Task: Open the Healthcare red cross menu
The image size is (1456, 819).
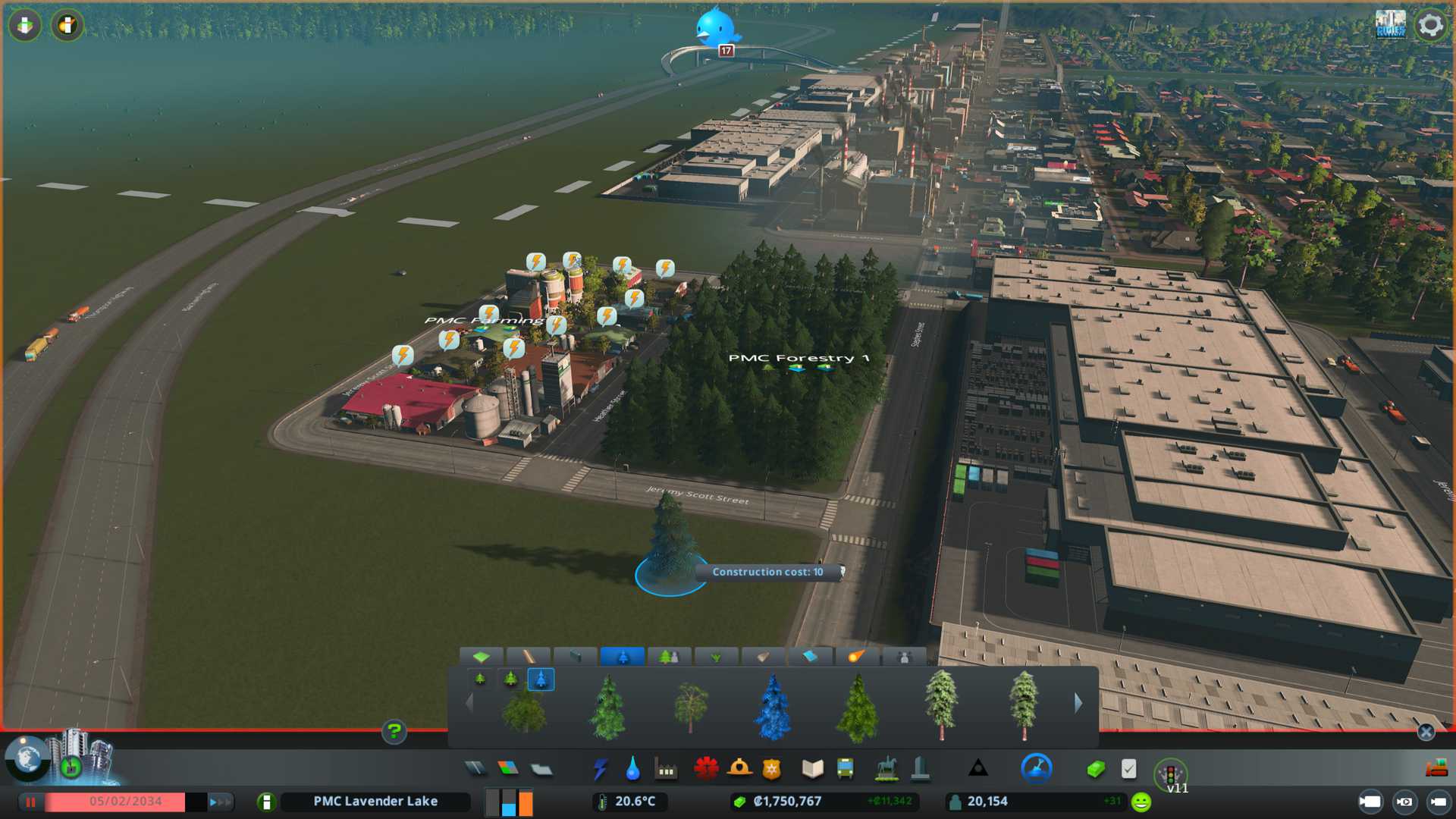Action: coord(706,770)
